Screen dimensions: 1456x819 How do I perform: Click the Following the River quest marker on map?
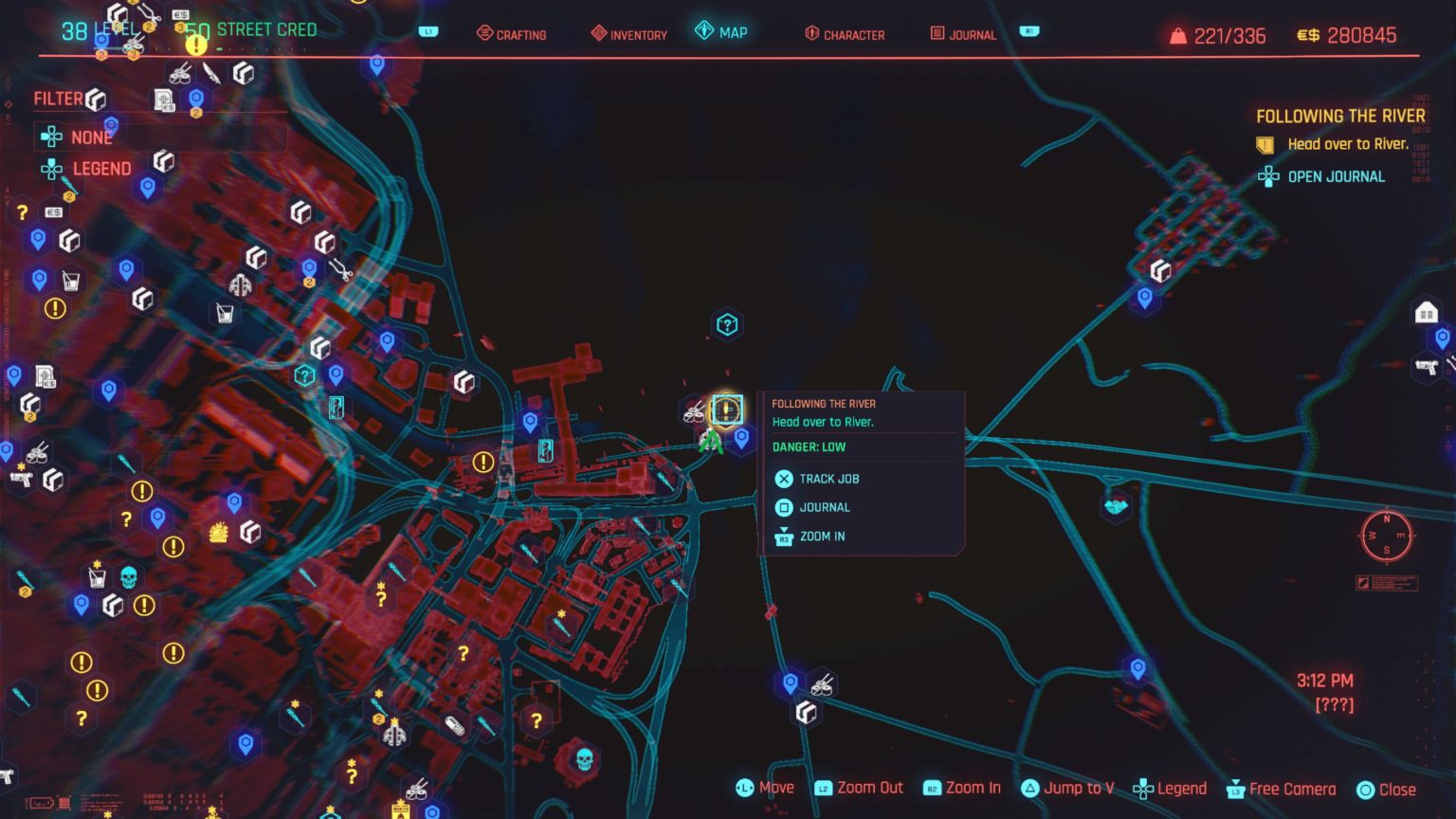point(725,409)
